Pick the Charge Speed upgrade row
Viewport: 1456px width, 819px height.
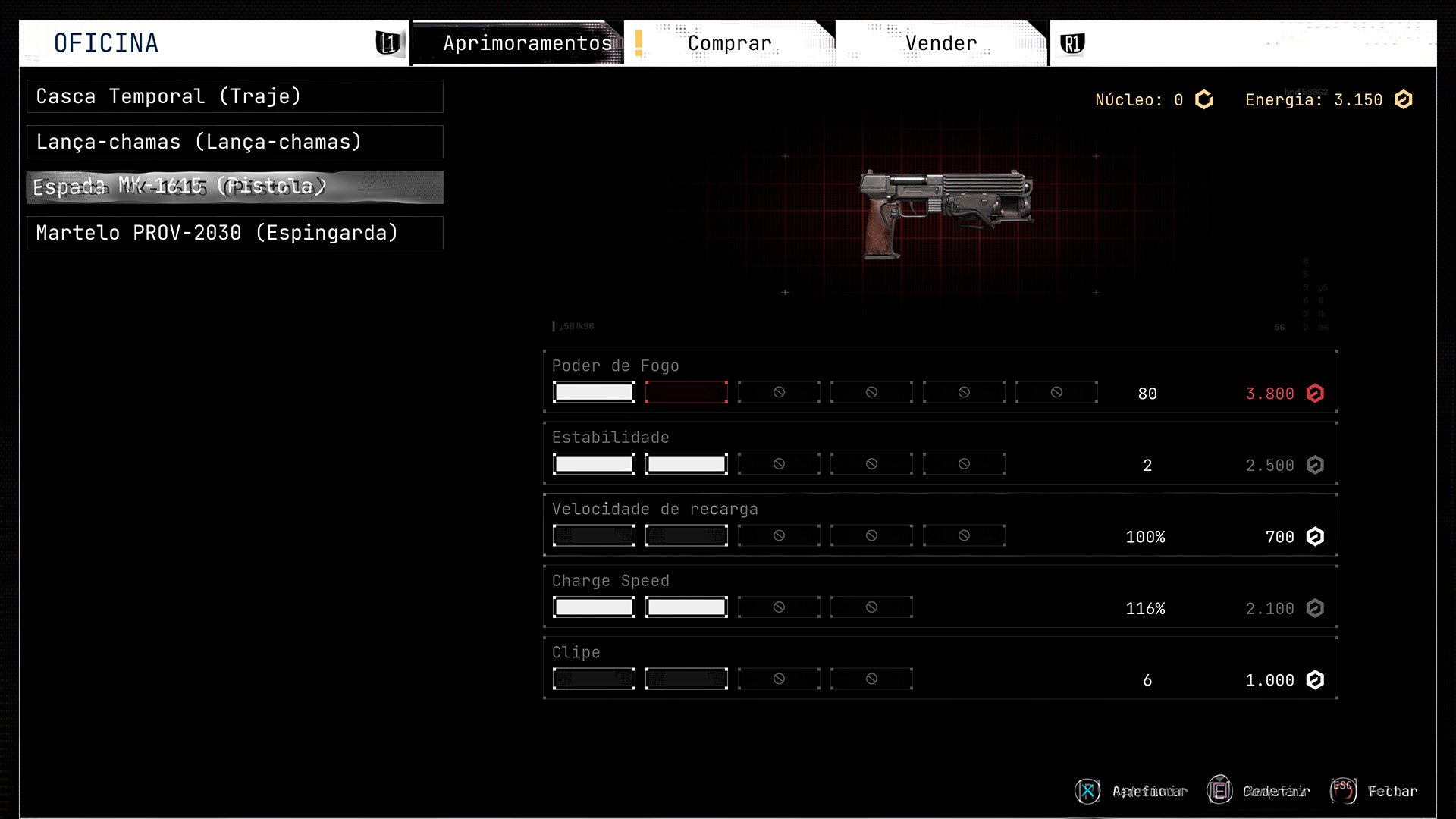(x=940, y=596)
